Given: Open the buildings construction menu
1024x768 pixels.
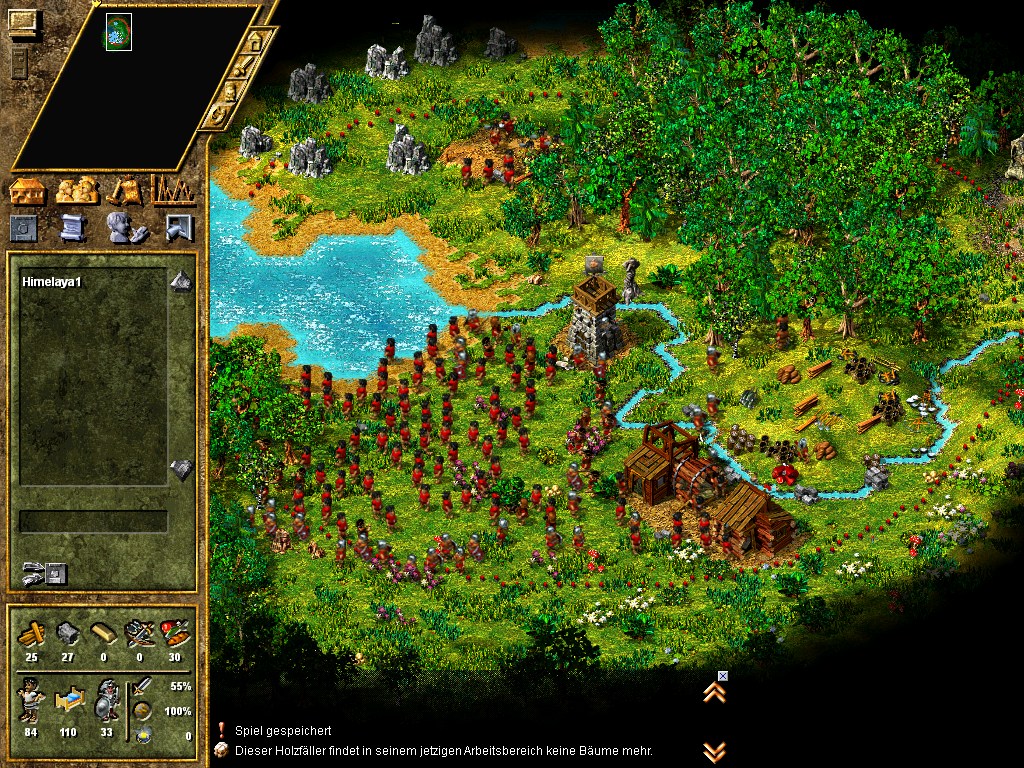Looking at the screenshot, I should (28, 190).
